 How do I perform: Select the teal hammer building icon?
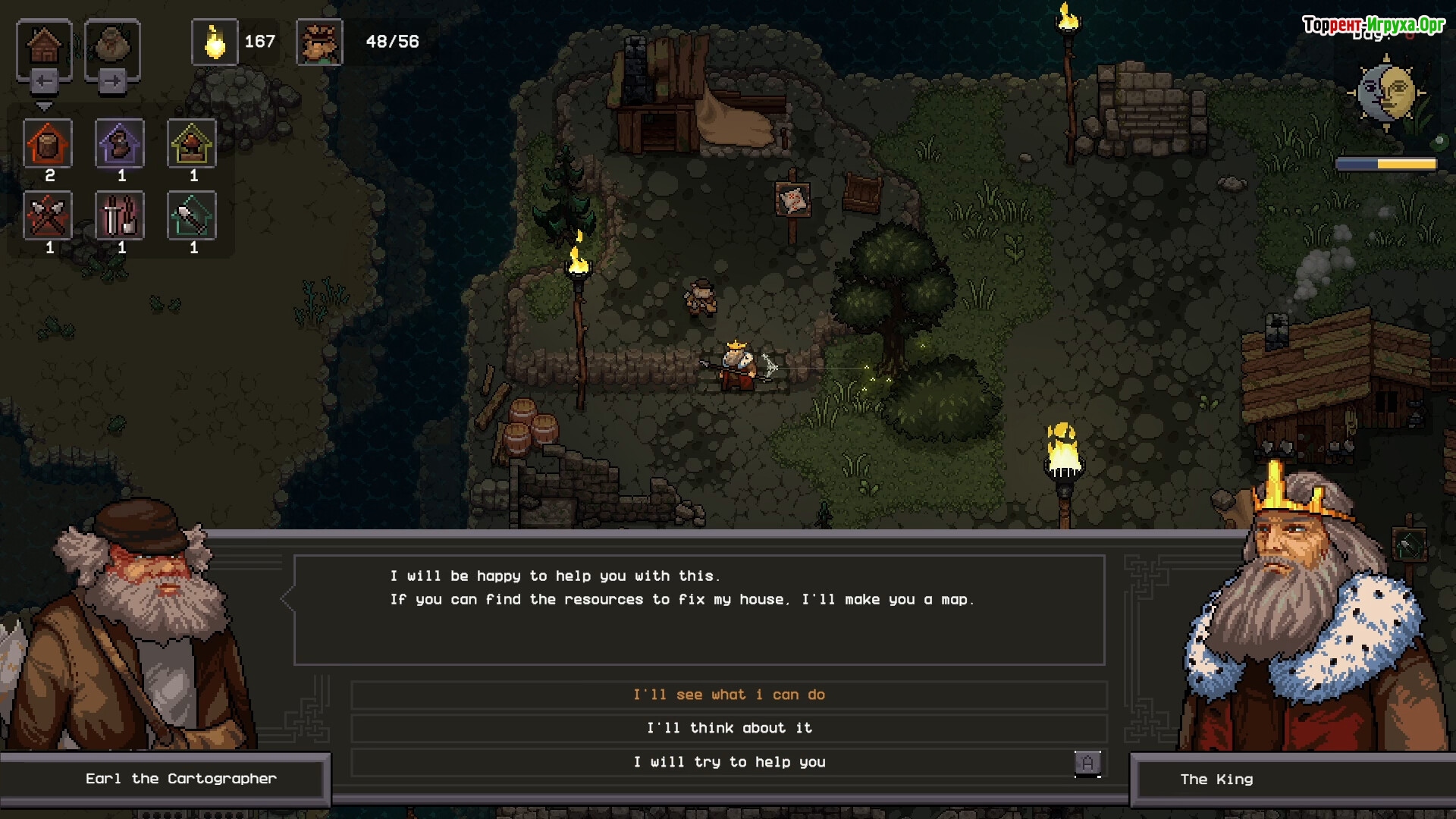pyautogui.click(x=192, y=216)
